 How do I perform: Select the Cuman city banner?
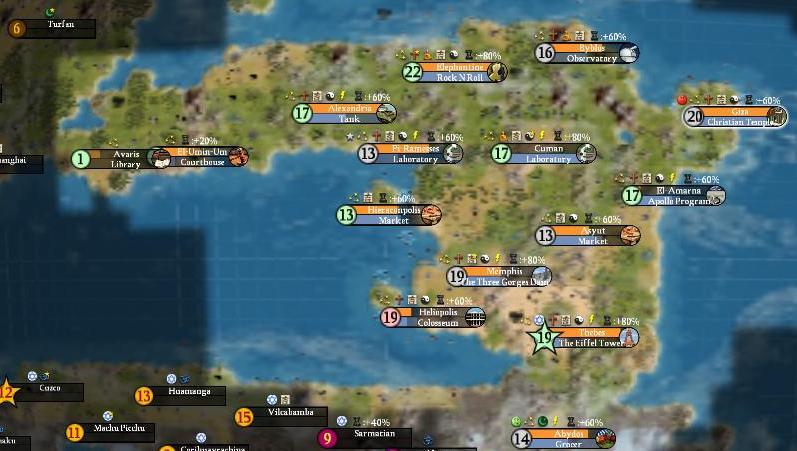click(547, 147)
